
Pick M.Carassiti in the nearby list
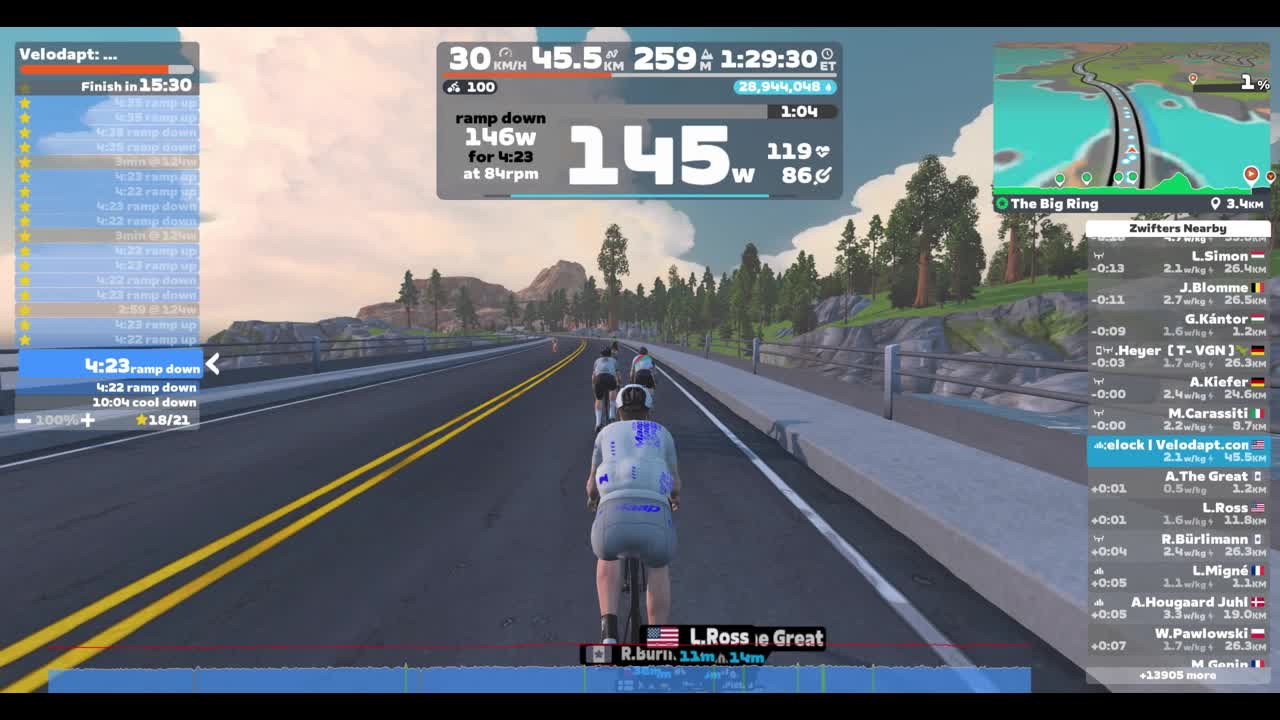pos(1178,419)
